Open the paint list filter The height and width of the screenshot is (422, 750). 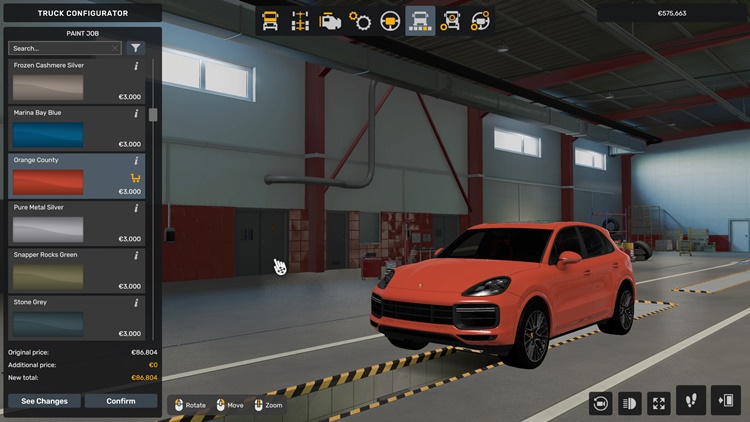coord(136,48)
